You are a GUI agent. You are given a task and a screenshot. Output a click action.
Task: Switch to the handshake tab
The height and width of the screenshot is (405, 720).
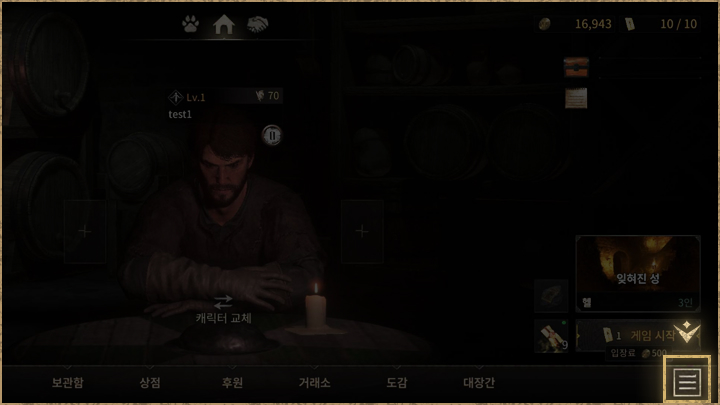click(258, 24)
